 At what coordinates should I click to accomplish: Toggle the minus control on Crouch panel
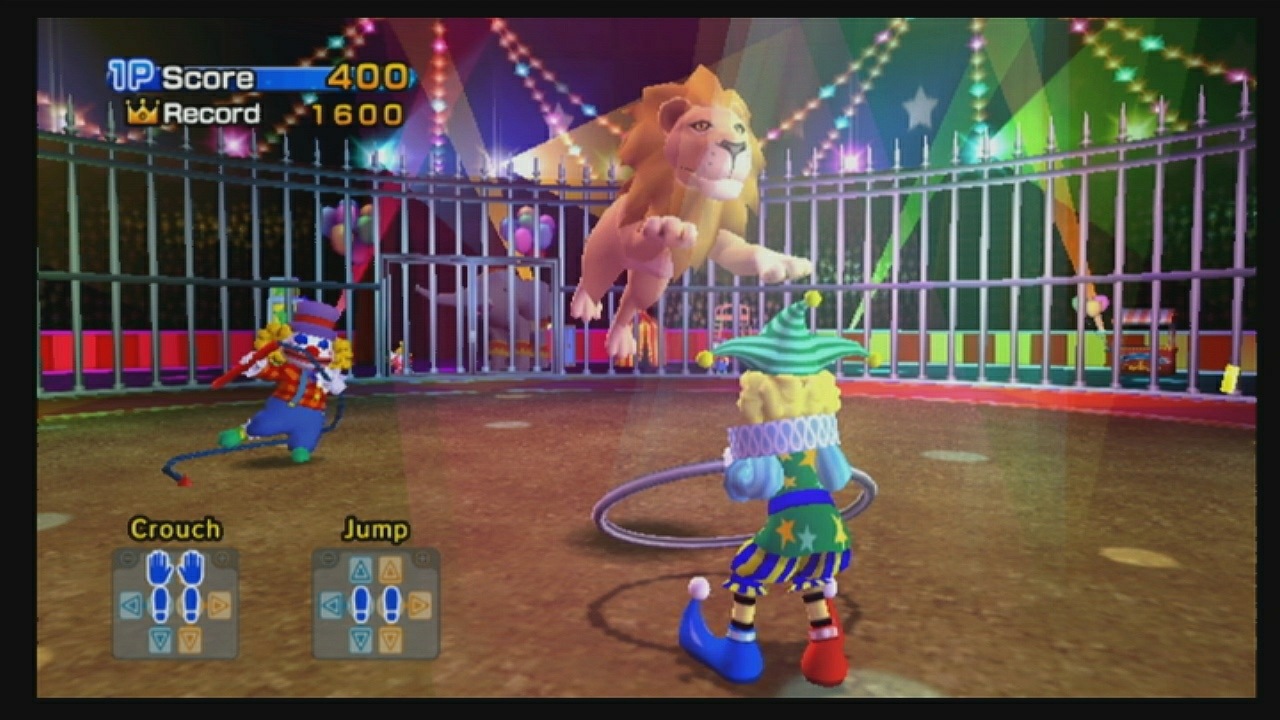(x=128, y=559)
